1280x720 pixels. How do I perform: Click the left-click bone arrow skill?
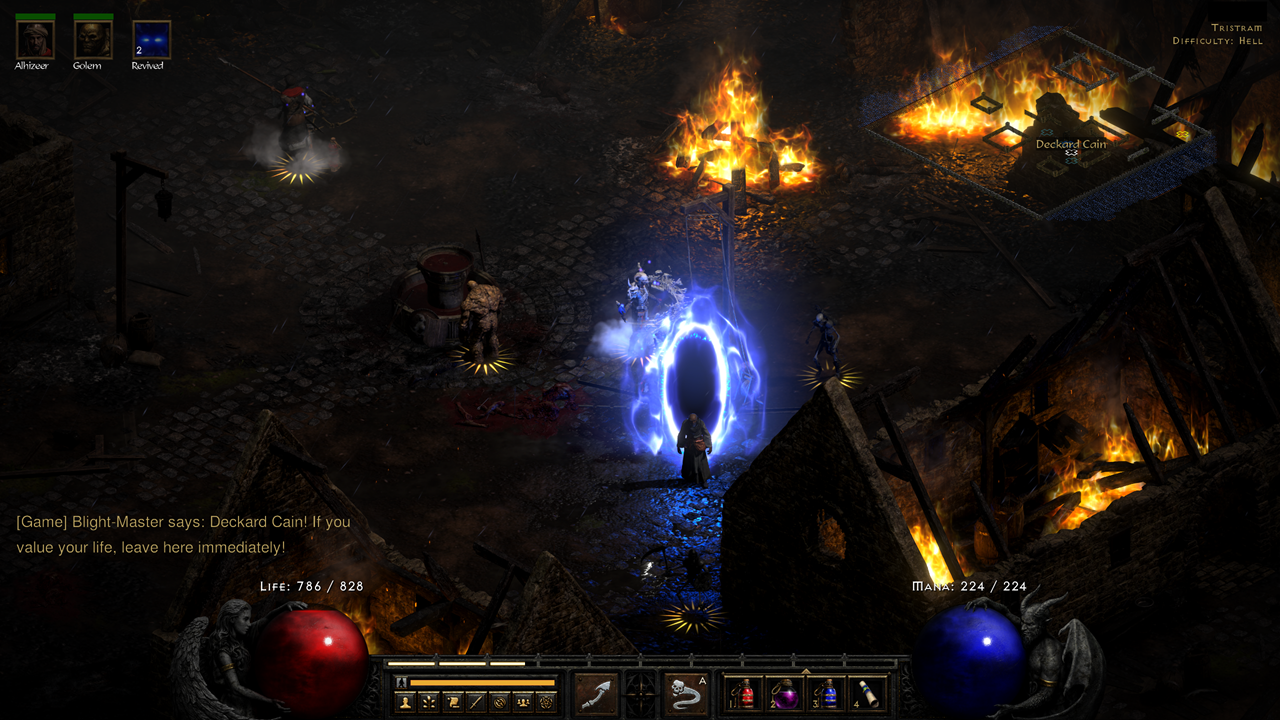pyautogui.click(x=597, y=694)
